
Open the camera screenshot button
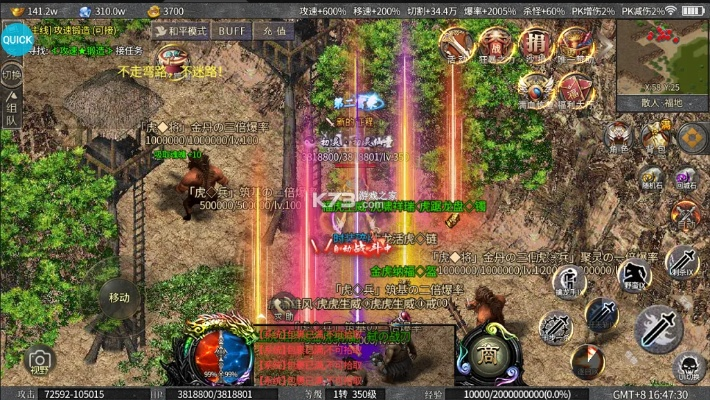pyautogui.click(x=40, y=361)
